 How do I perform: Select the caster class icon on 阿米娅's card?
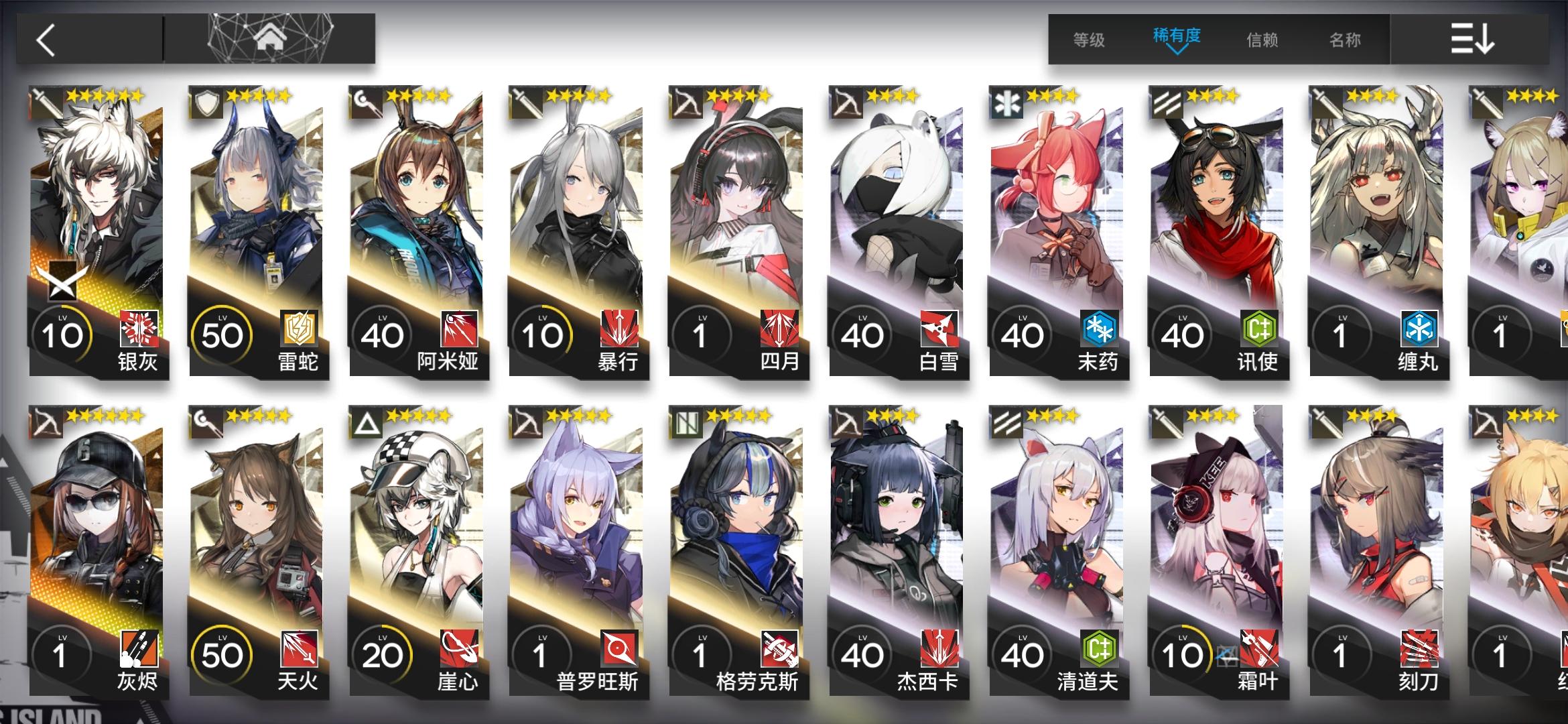[x=365, y=101]
